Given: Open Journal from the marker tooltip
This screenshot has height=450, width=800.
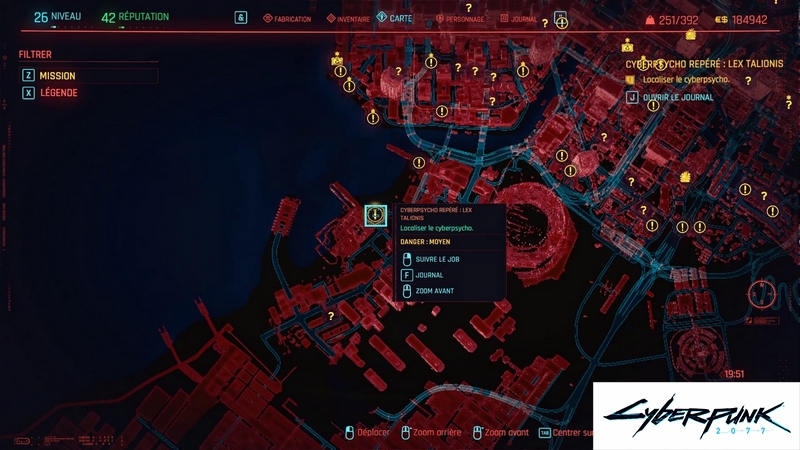Looking at the screenshot, I should coord(429,274).
